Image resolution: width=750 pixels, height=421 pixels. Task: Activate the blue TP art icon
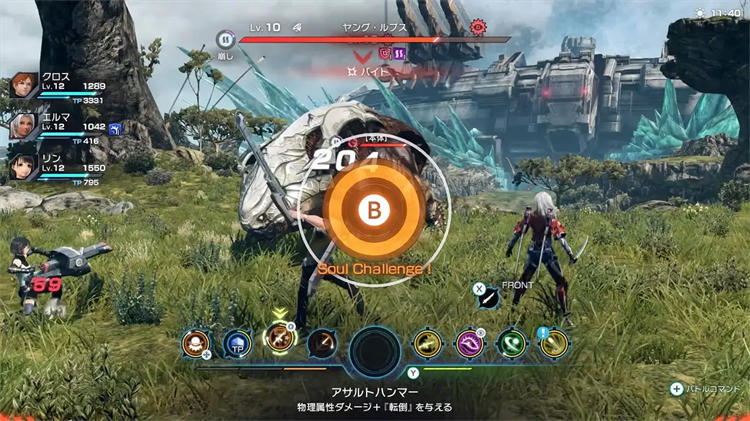236,344
